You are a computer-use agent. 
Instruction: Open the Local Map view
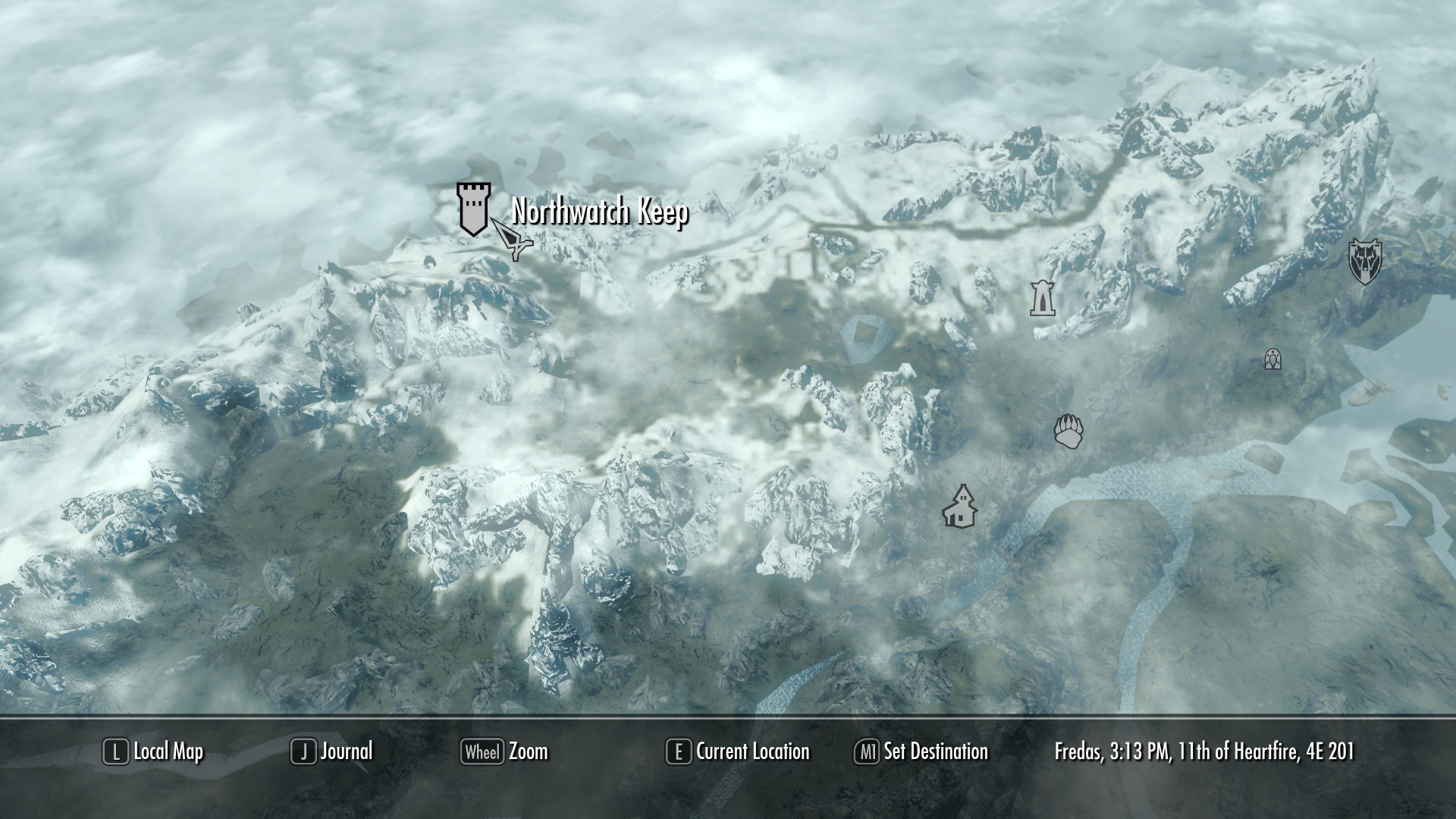coord(154,752)
